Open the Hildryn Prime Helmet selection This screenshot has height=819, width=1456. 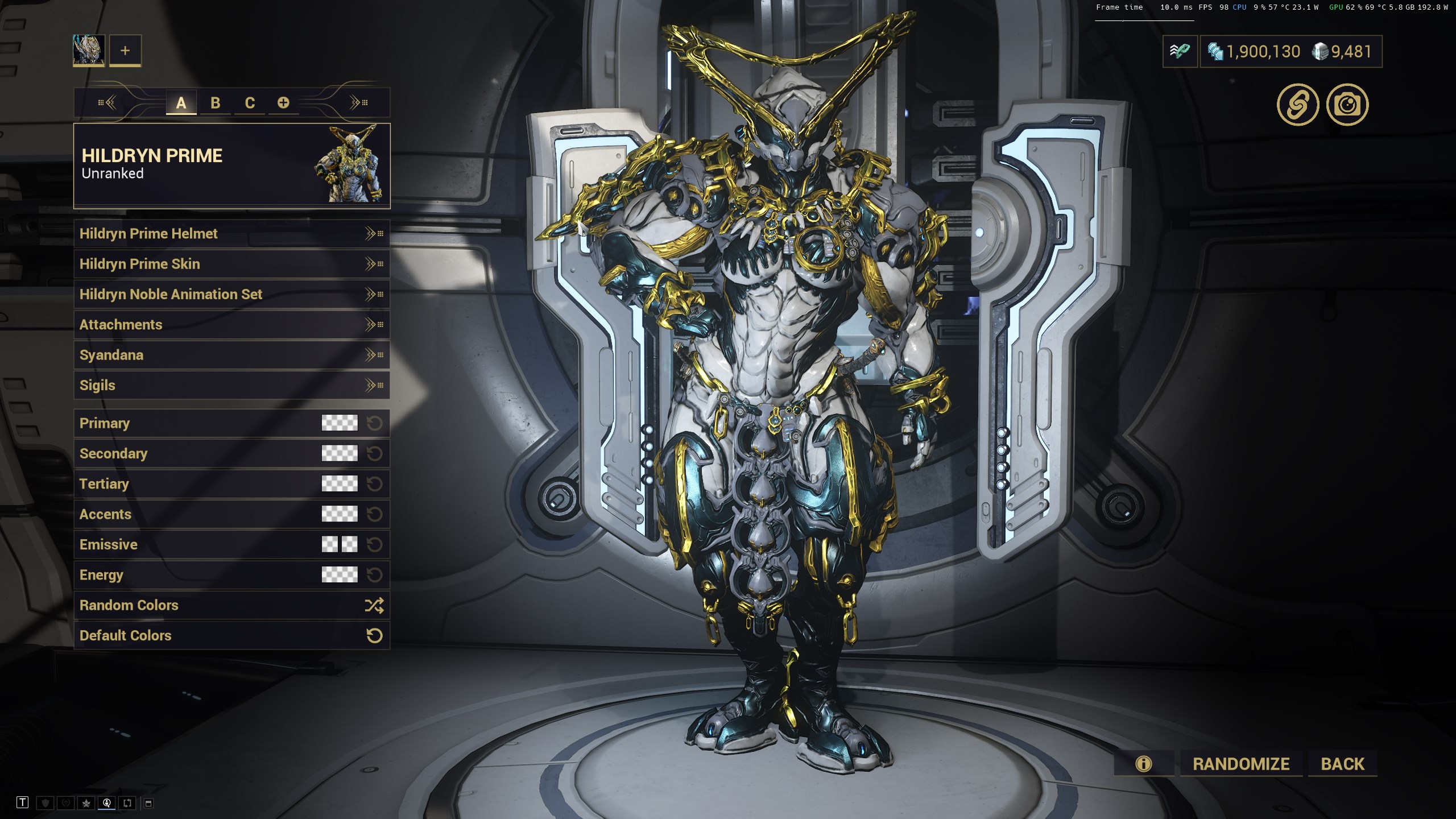[231, 234]
